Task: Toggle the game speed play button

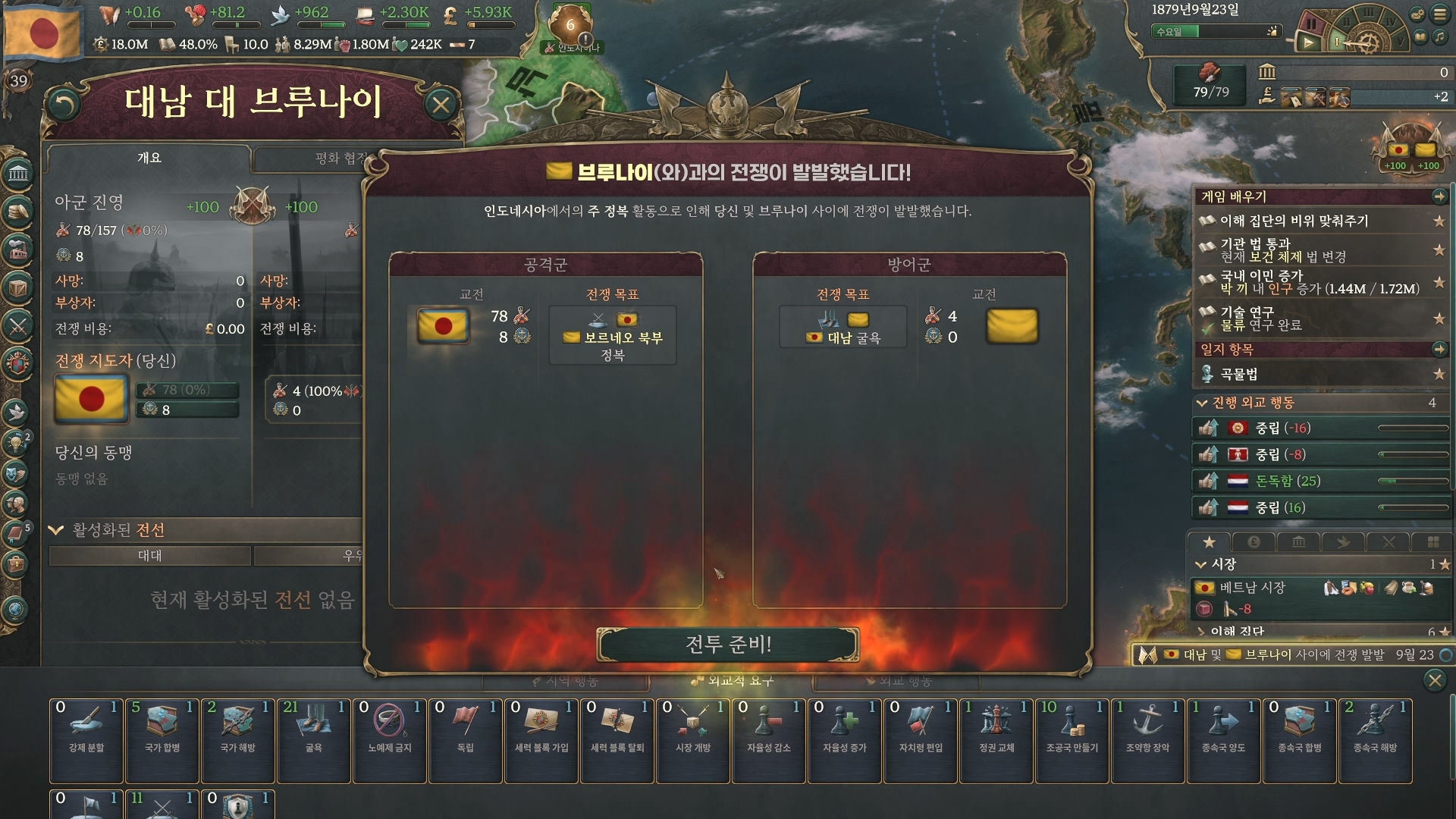Action: (1308, 42)
